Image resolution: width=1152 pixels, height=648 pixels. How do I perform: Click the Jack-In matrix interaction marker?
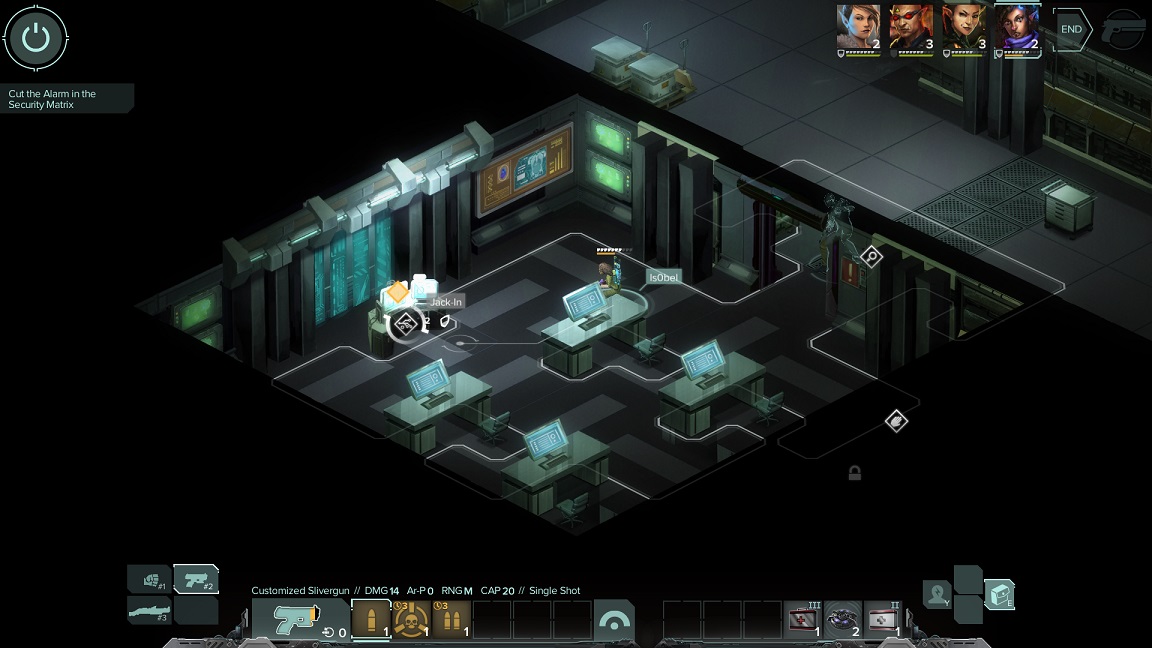[405, 322]
